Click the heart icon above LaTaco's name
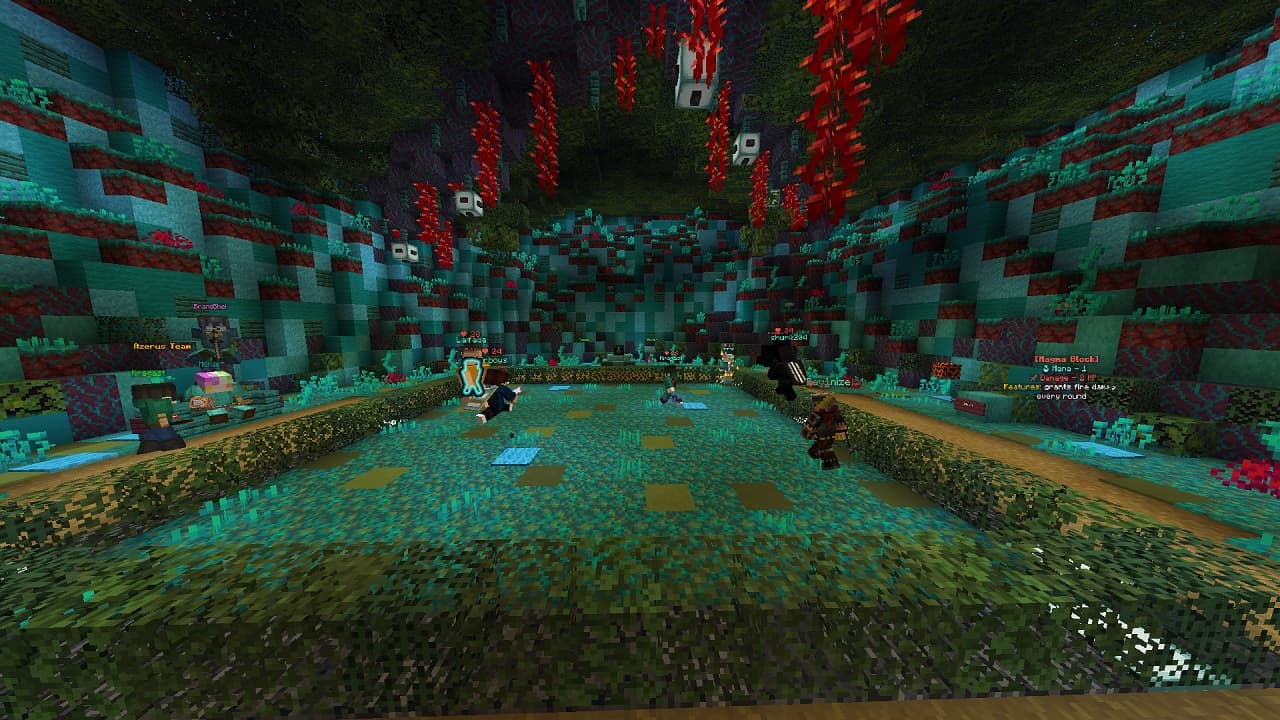The width and height of the screenshot is (1280, 720). coord(463,333)
